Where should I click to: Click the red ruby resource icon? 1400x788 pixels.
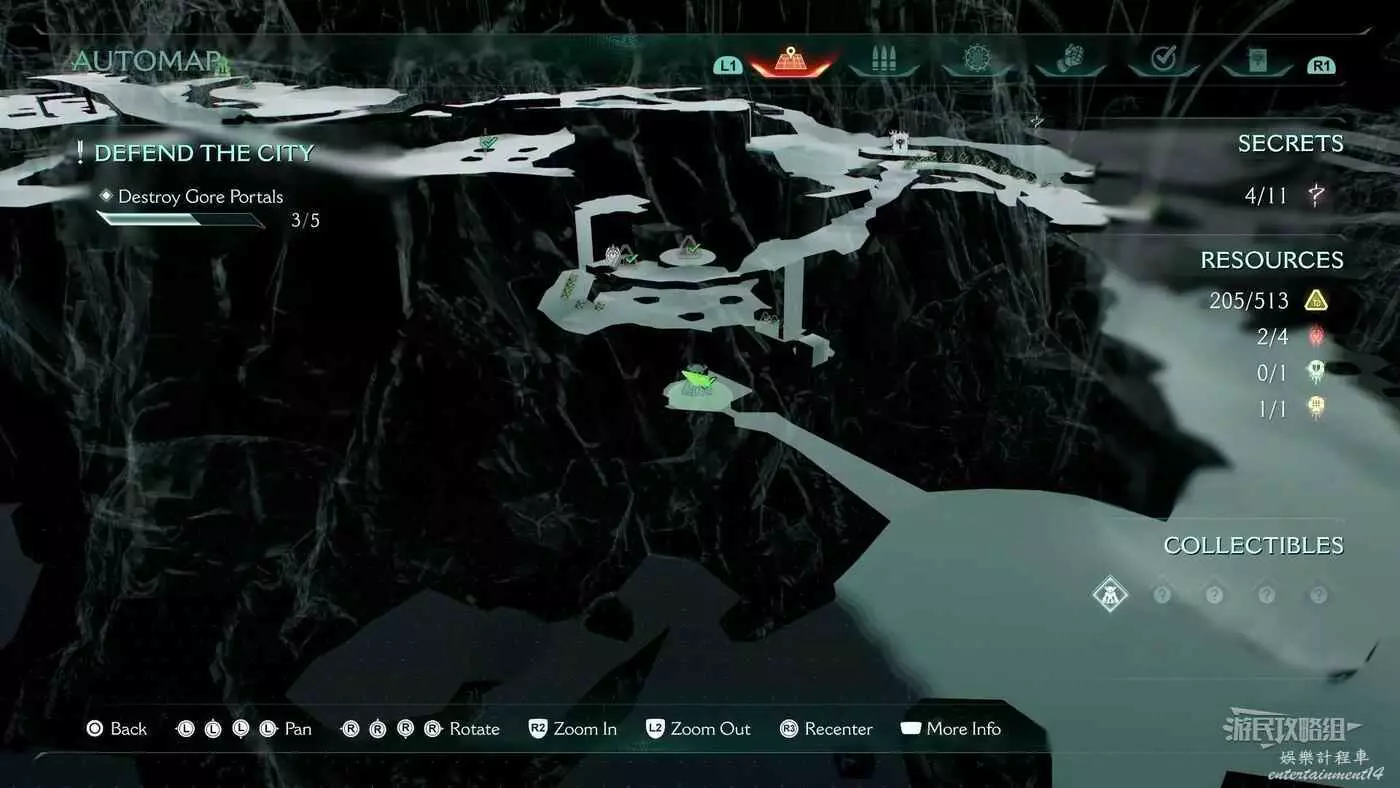click(x=1316, y=337)
